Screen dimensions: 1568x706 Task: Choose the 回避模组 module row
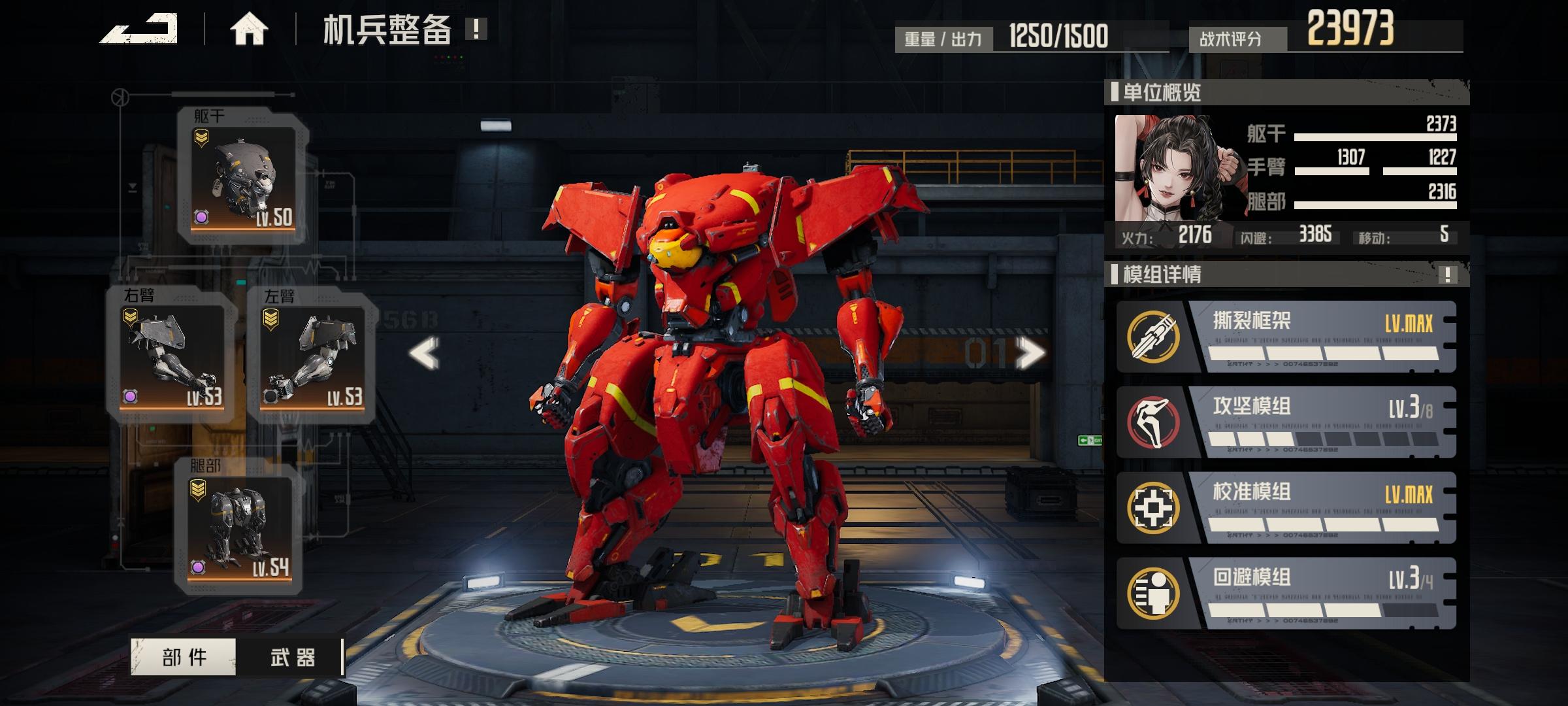[x=1286, y=594]
